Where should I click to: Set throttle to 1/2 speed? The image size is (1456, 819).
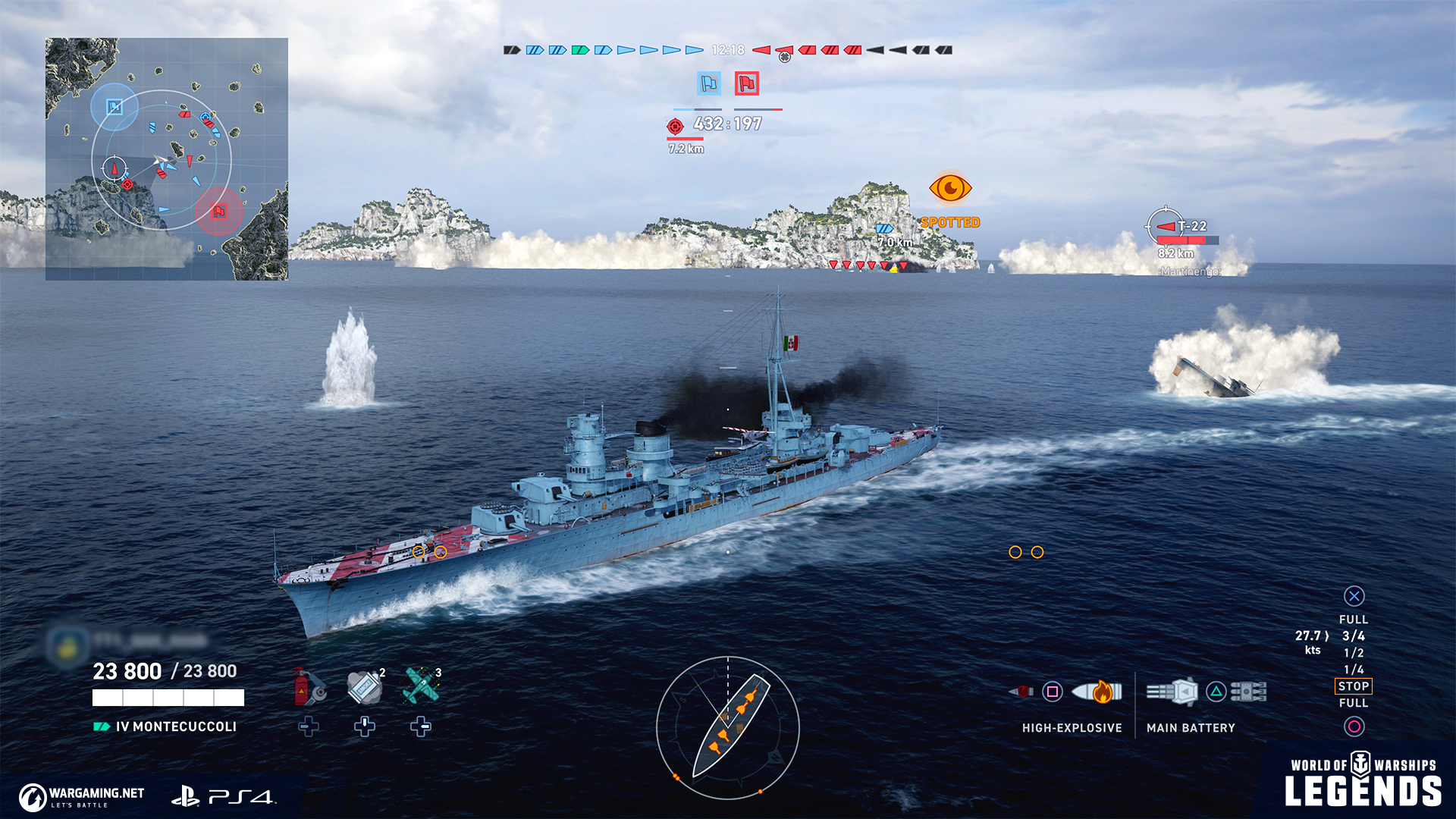[x=1354, y=653]
